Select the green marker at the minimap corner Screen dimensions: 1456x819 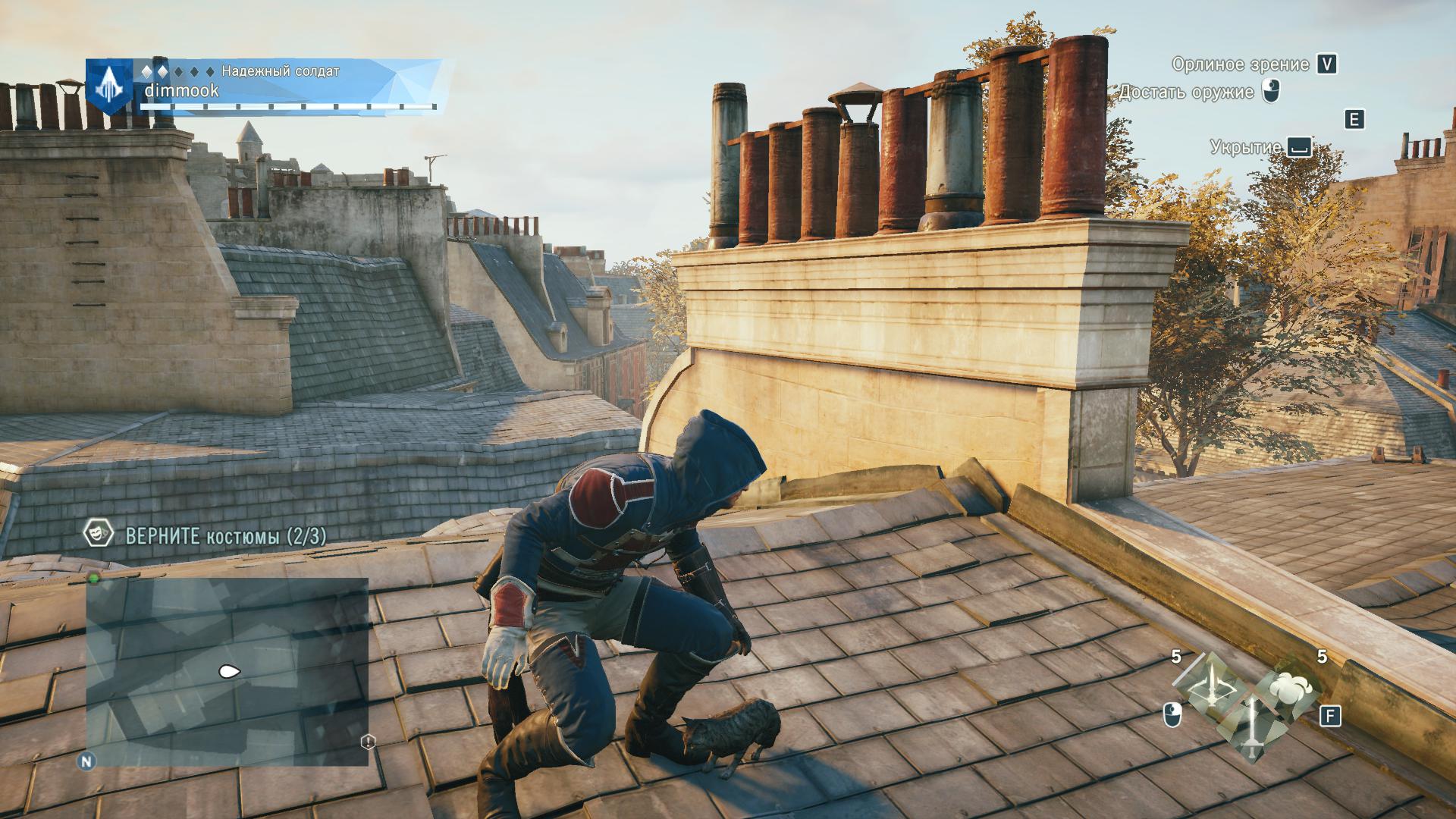coord(94,579)
